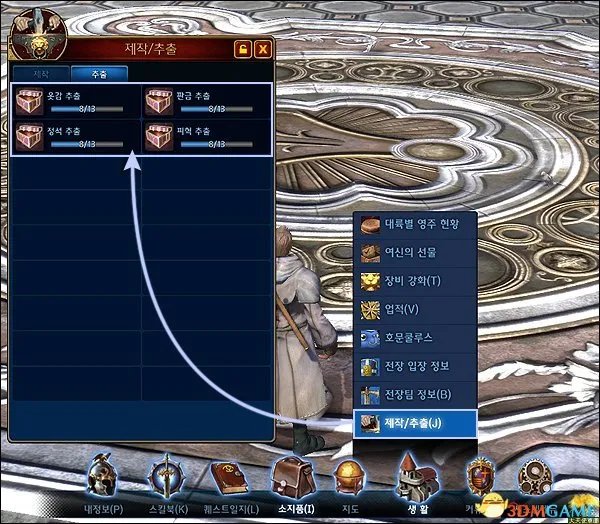Open 업적(V) achievements entry
This screenshot has width=600, height=524.
click(416, 309)
